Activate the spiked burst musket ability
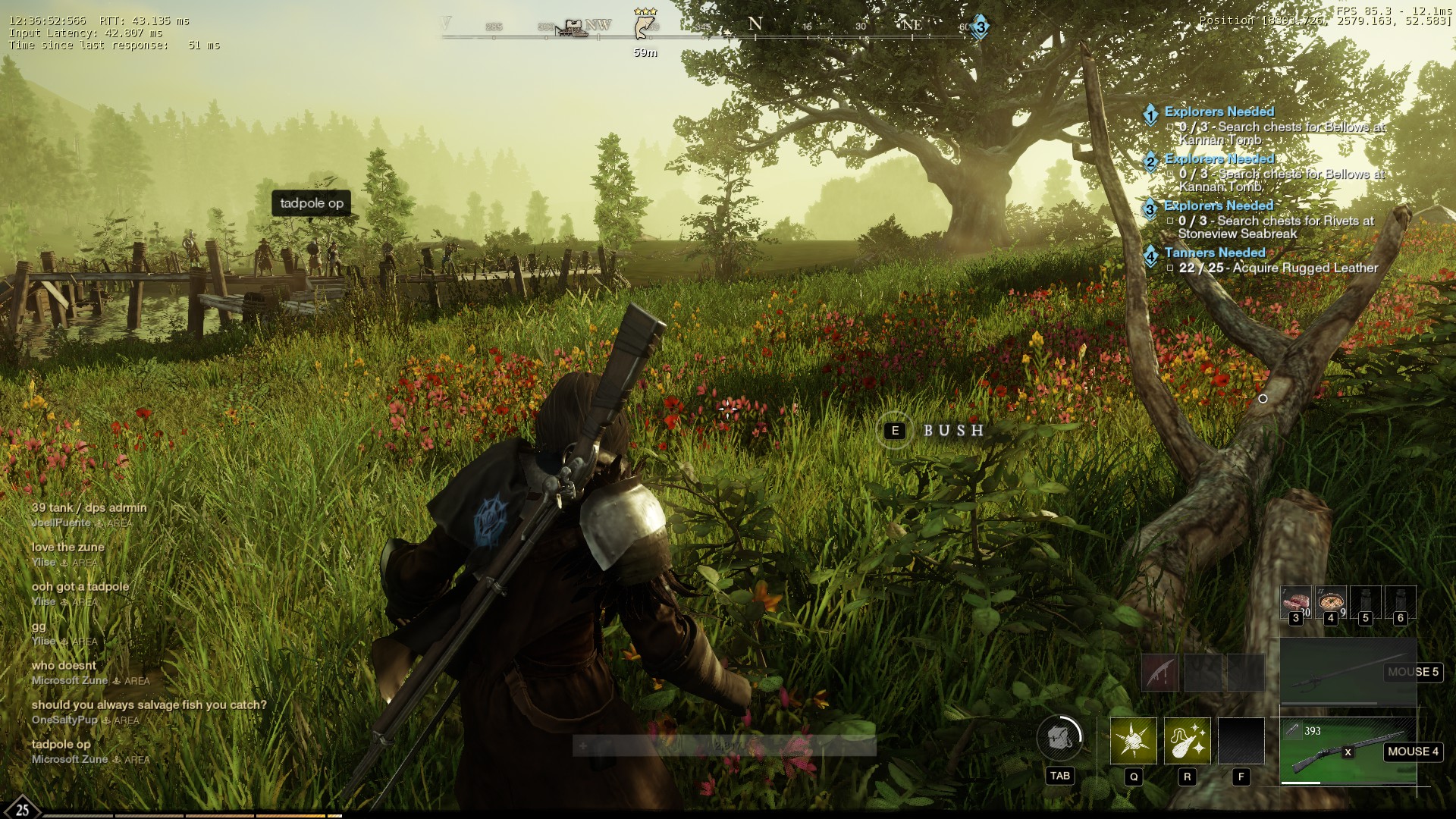The height and width of the screenshot is (819, 1456). coord(1133,740)
